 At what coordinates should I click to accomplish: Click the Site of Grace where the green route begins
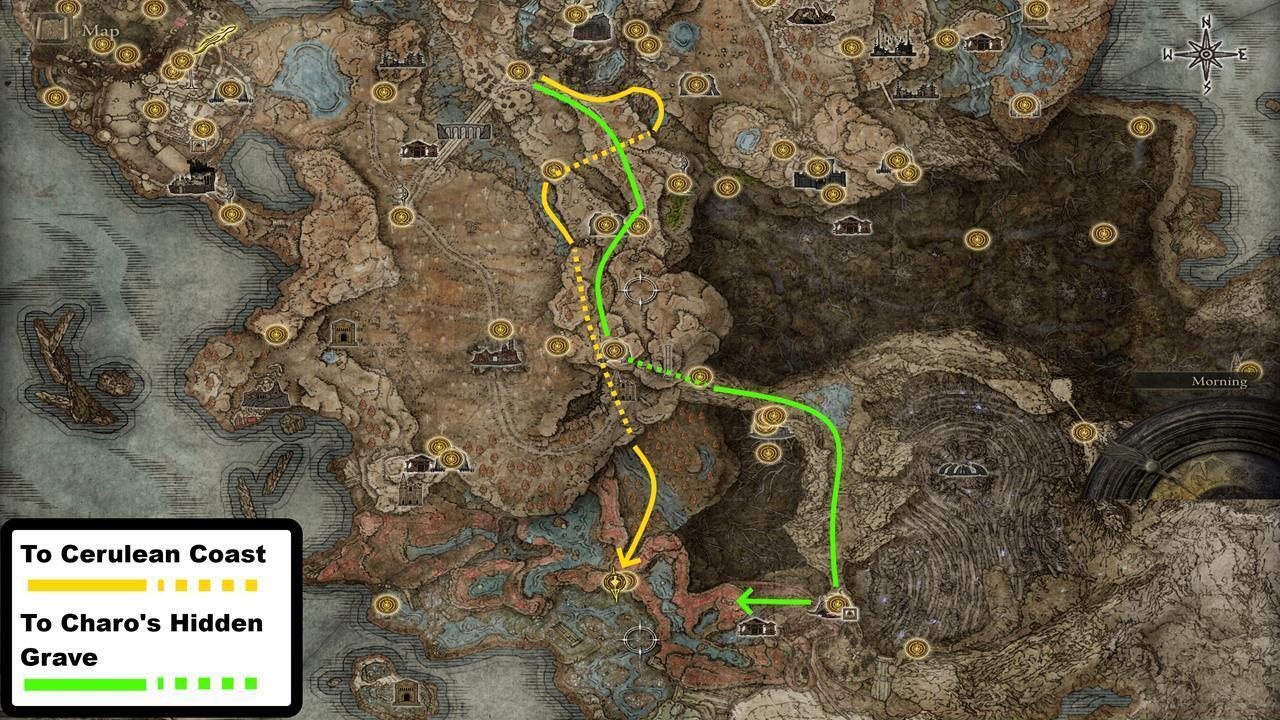[838, 603]
